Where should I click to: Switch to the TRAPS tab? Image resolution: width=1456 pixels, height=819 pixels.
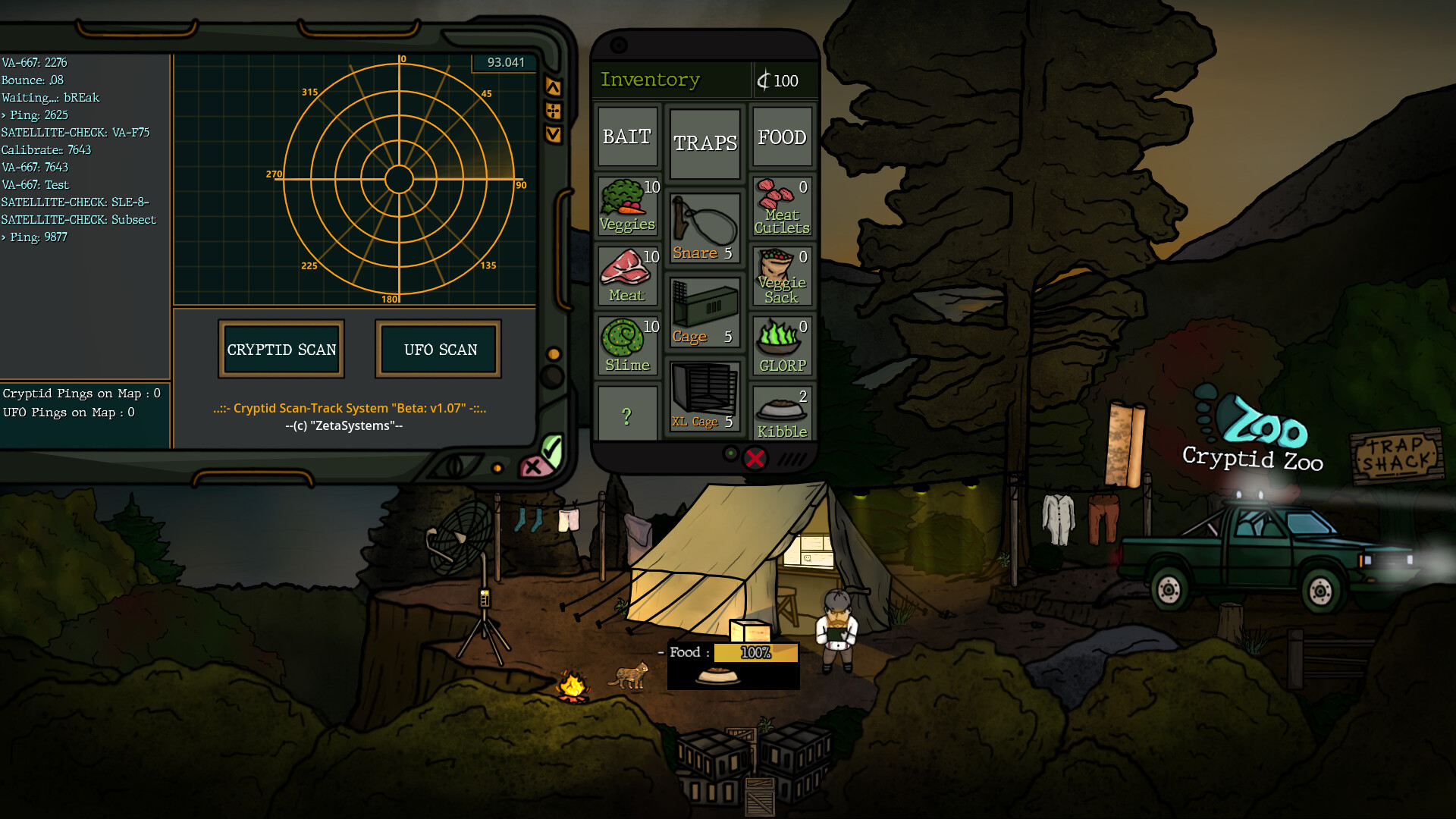[x=704, y=141]
